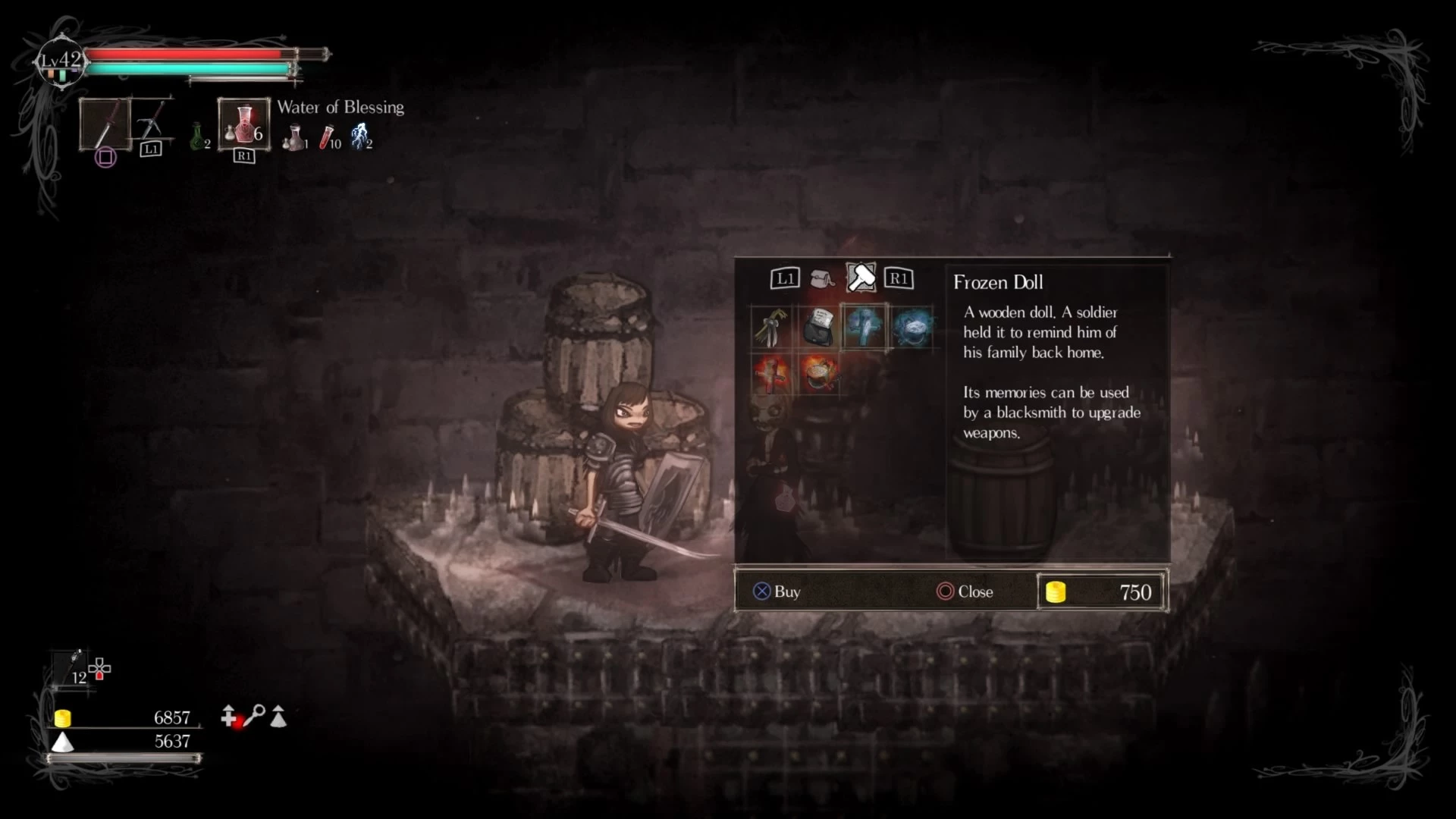Select the flaming red doll item
Image resolution: width=1456 pixels, height=819 pixels.
[x=771, y=374]
